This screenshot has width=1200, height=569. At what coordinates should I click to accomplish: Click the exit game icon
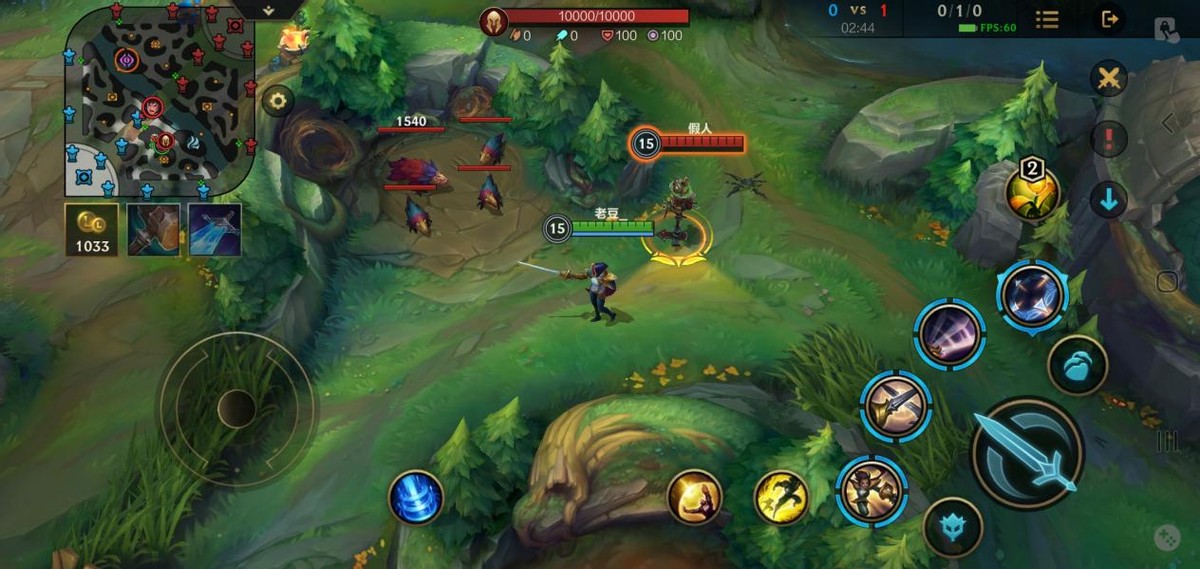coord(1108,19)
